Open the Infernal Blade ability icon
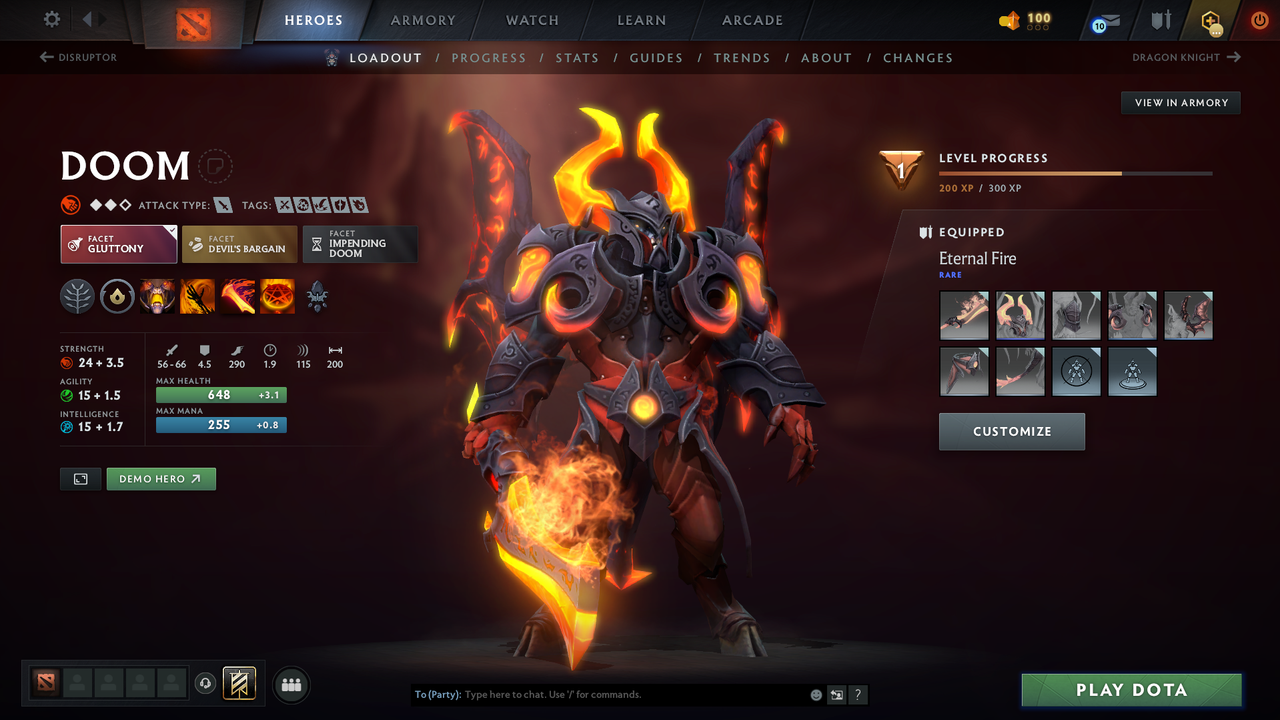The height and width of the screenshot is (720, 1280). (237, 296)
